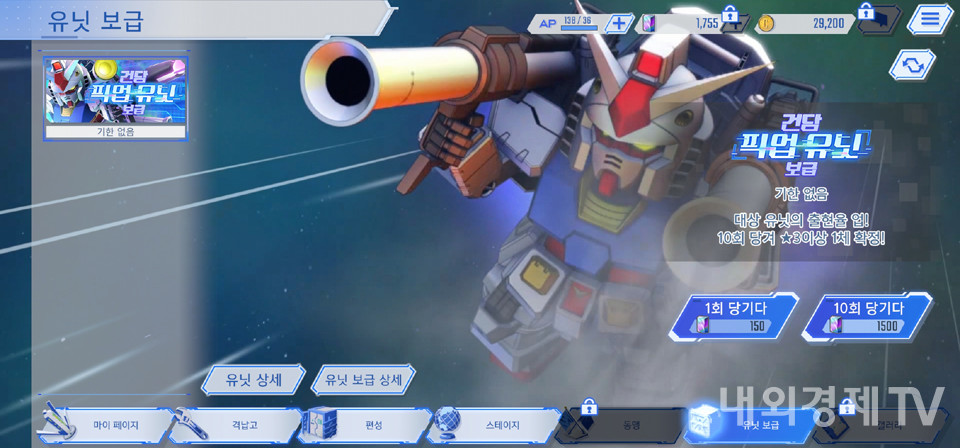Show 유닛 보급 상세 supply details

[363, 380]
